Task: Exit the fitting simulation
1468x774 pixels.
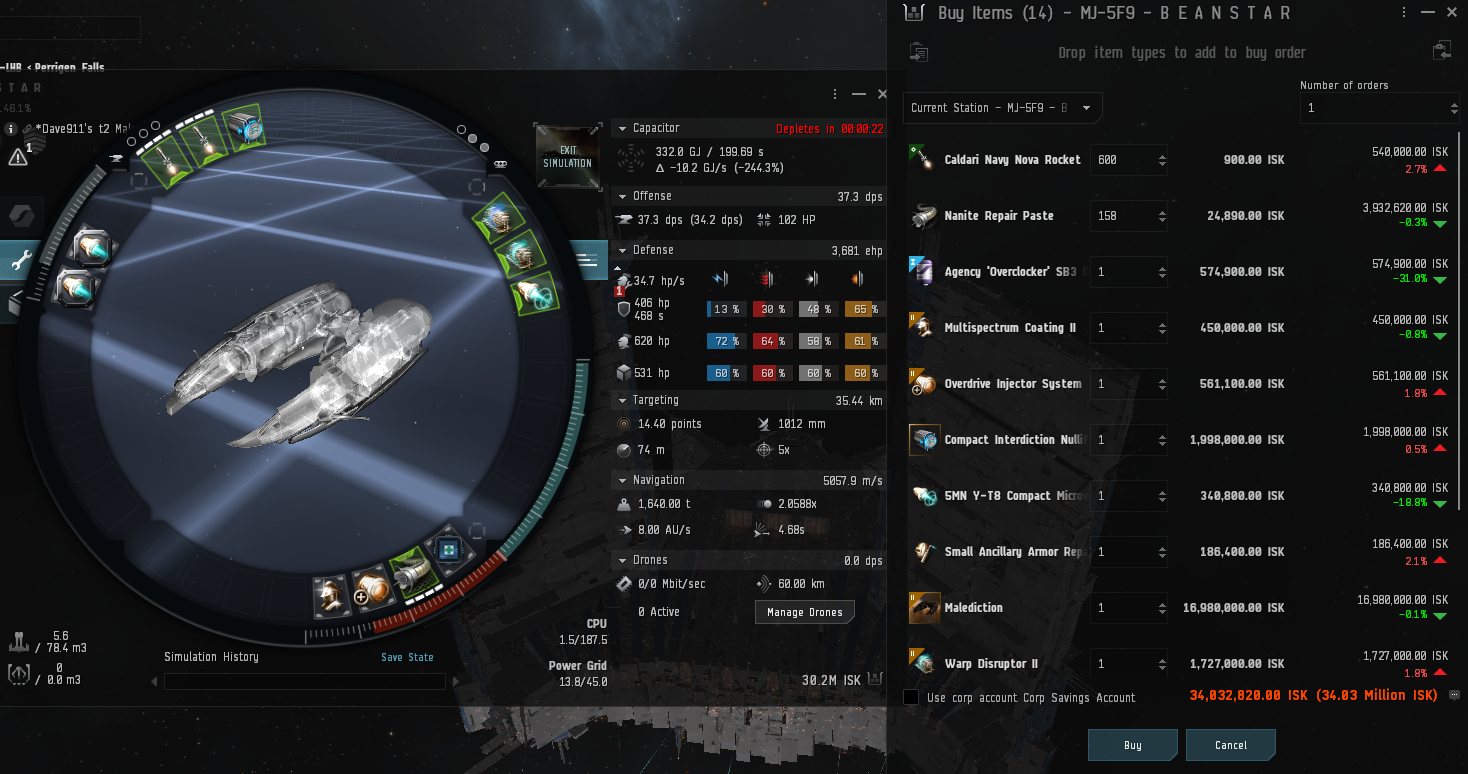Action: [567, 156]
